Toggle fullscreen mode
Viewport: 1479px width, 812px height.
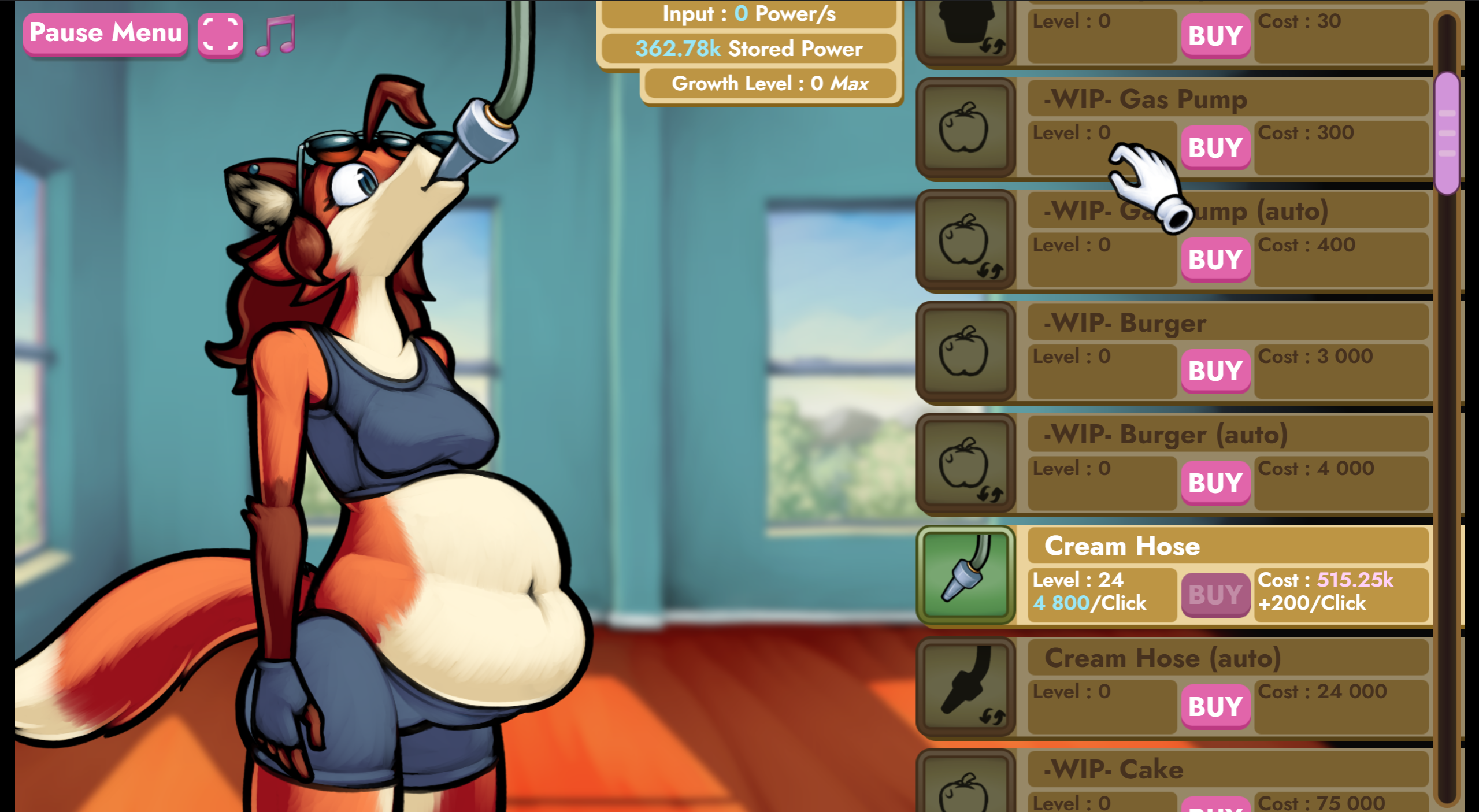[220, 34]
